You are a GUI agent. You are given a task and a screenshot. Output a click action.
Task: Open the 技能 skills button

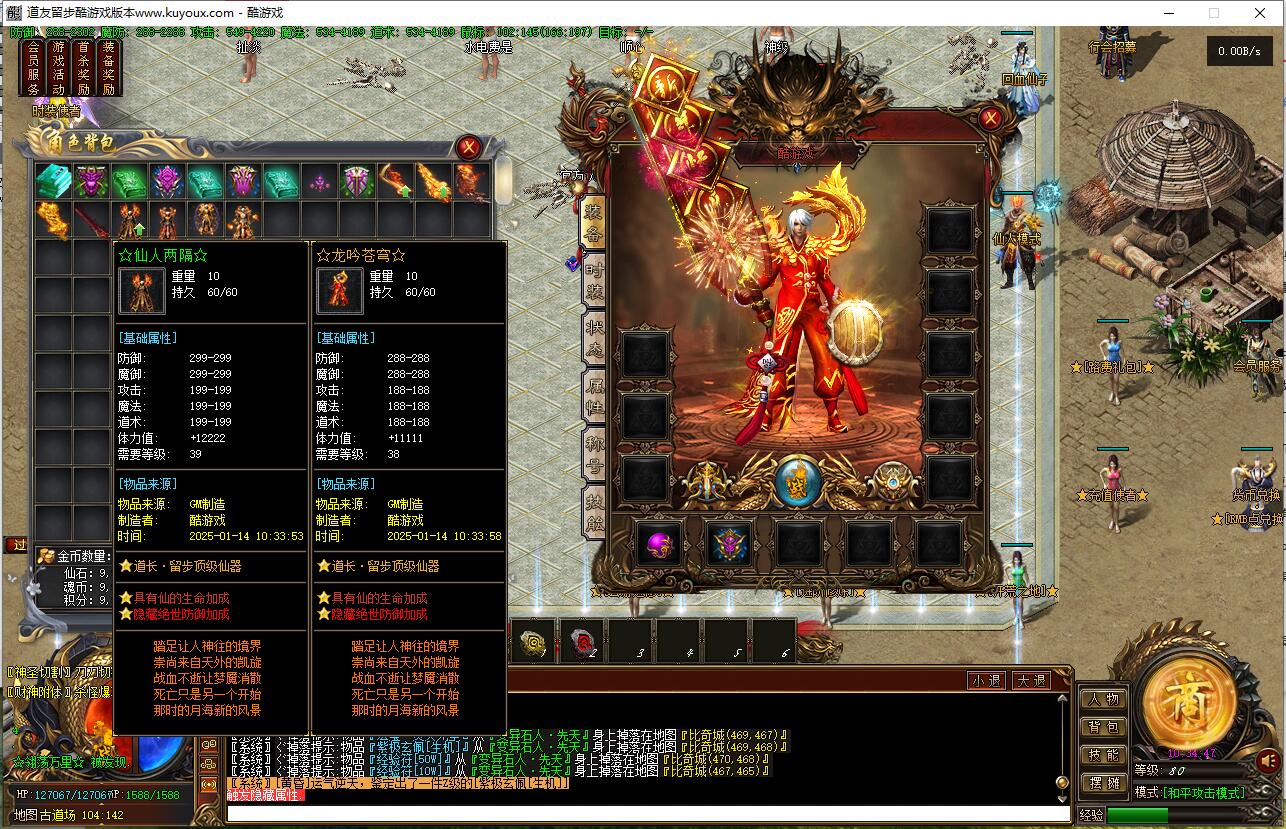pyautogui.click(x=1103, y=755)
